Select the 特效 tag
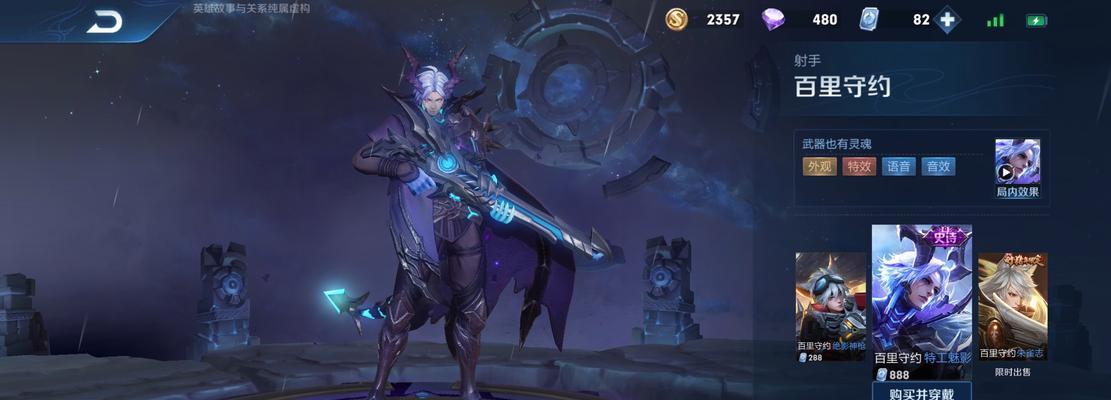 coord(859,167)
